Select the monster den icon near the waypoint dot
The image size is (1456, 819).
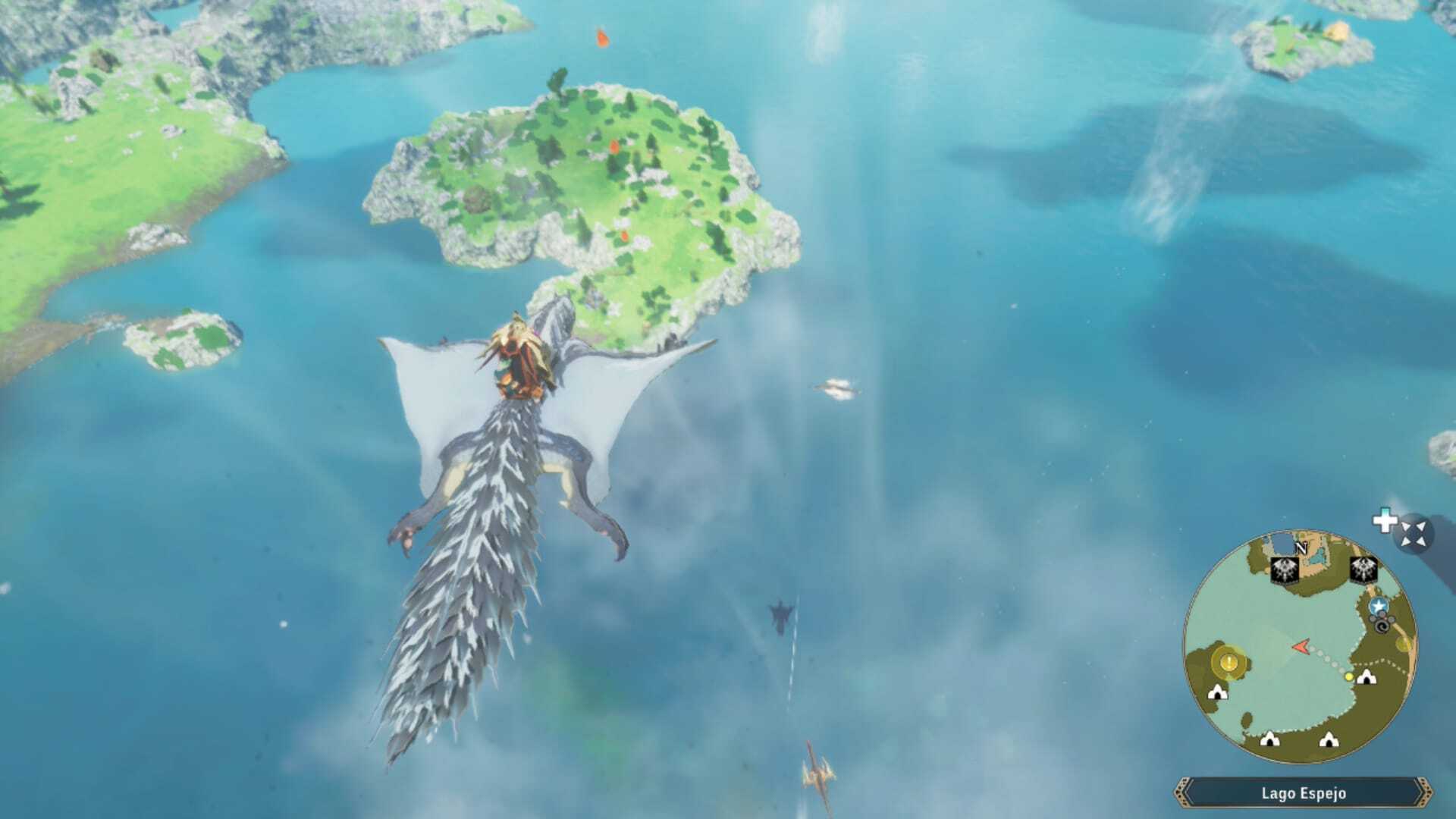pyautogui.click(x=1366, y=676)
